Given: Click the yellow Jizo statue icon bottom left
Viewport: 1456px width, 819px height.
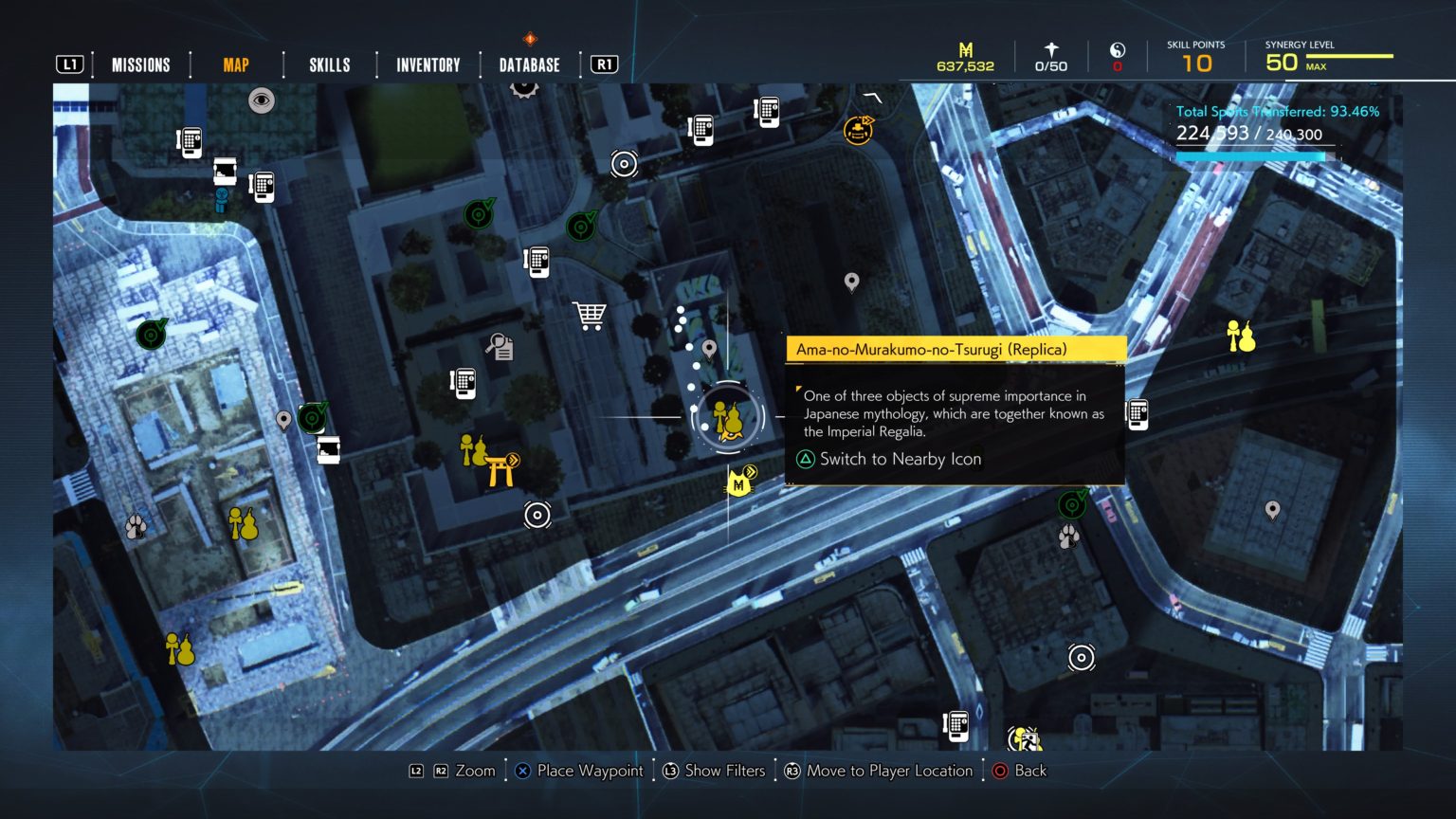Looking at the screenshot, I should pos(178,649).
